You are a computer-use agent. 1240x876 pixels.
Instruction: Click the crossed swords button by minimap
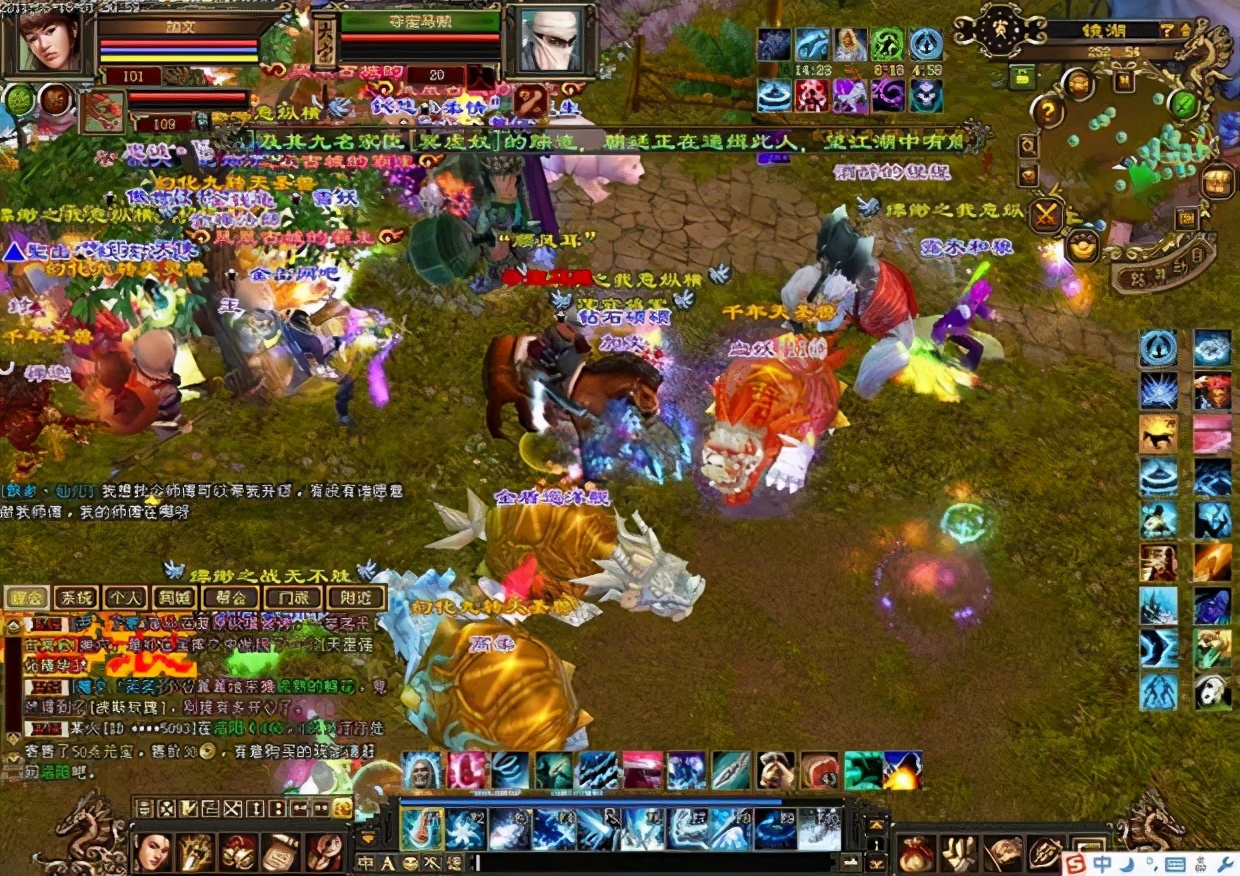1048,215
